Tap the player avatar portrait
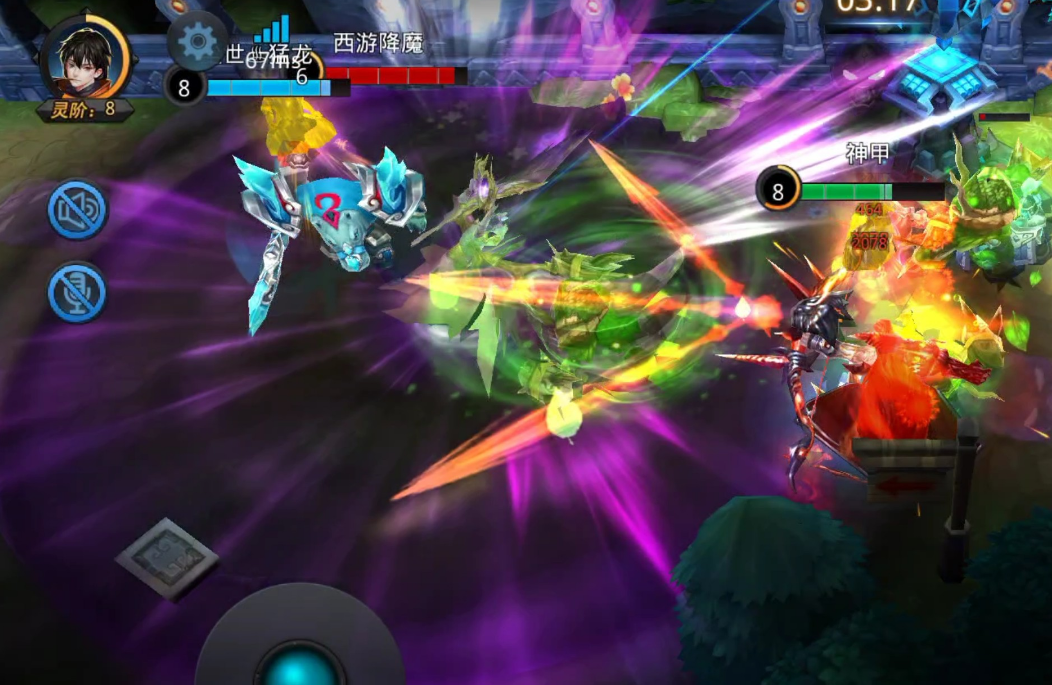The width and height of the screenshot is (1052, 685). (85, 58)
